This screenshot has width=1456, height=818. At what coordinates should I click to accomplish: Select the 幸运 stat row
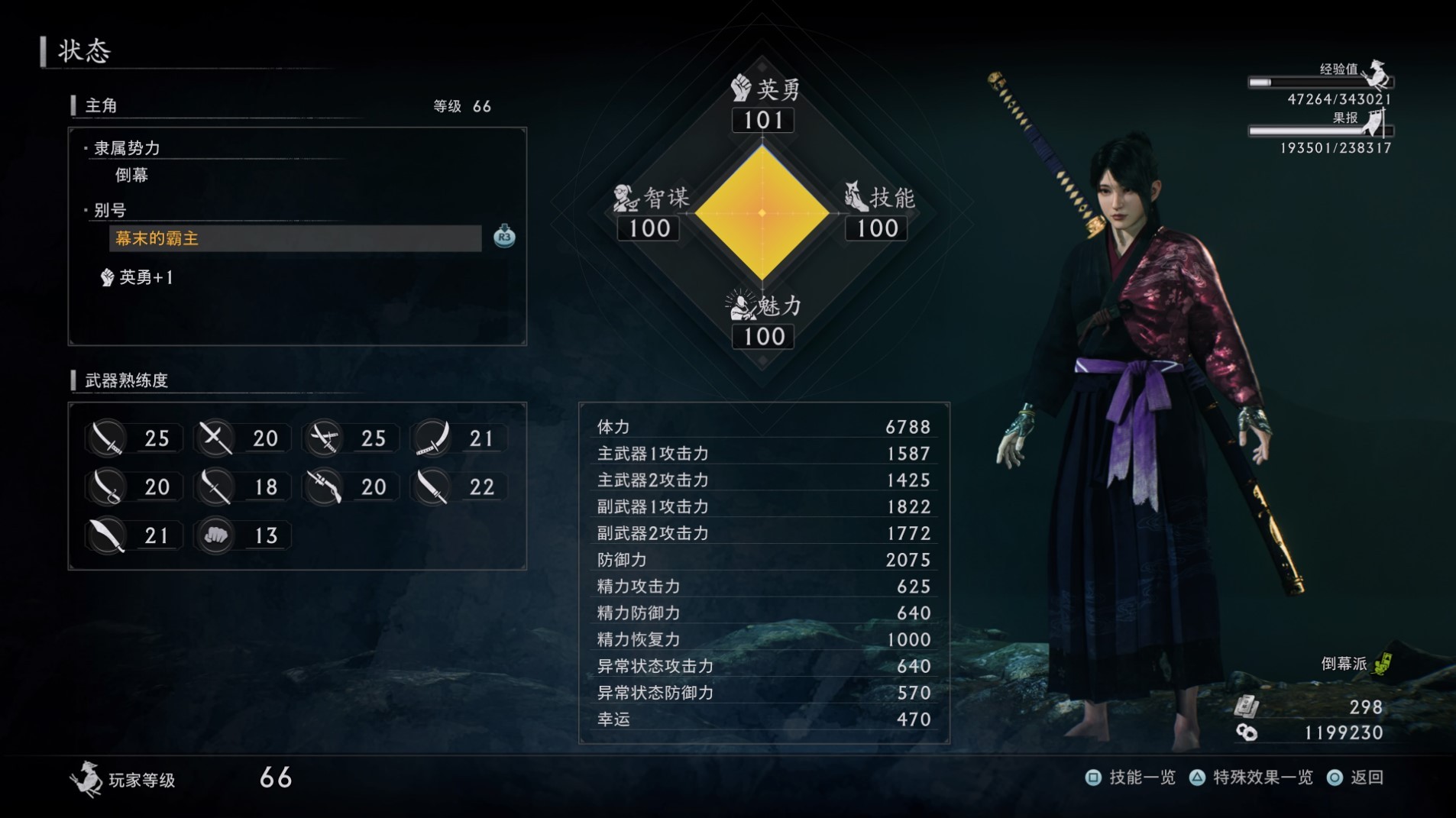pyautogui.click(x=763, y=719)
